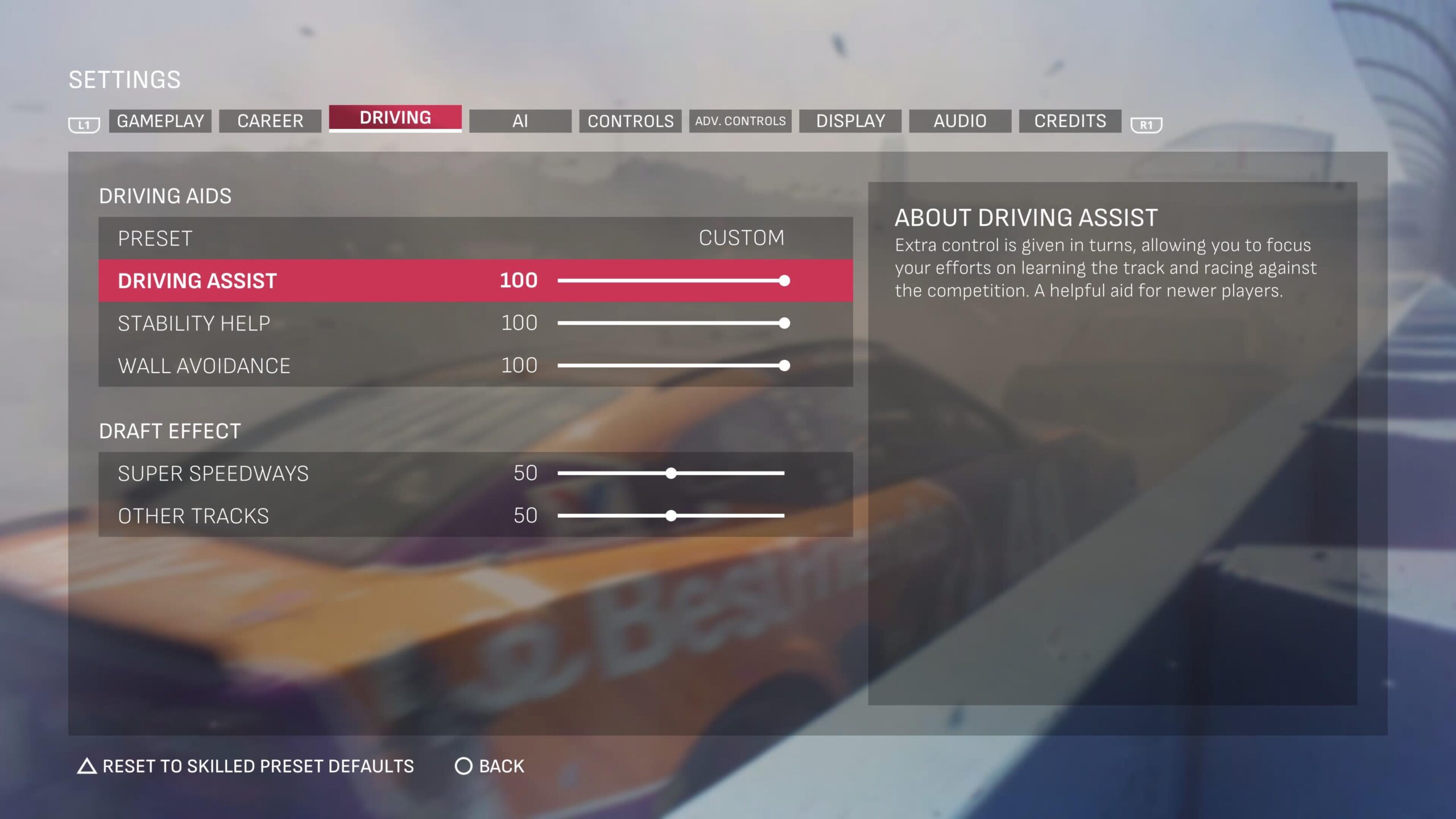This screenshot has height=819, width=1456.
Task: Switch to Adv. Controls tab
Action: point(740,121)
